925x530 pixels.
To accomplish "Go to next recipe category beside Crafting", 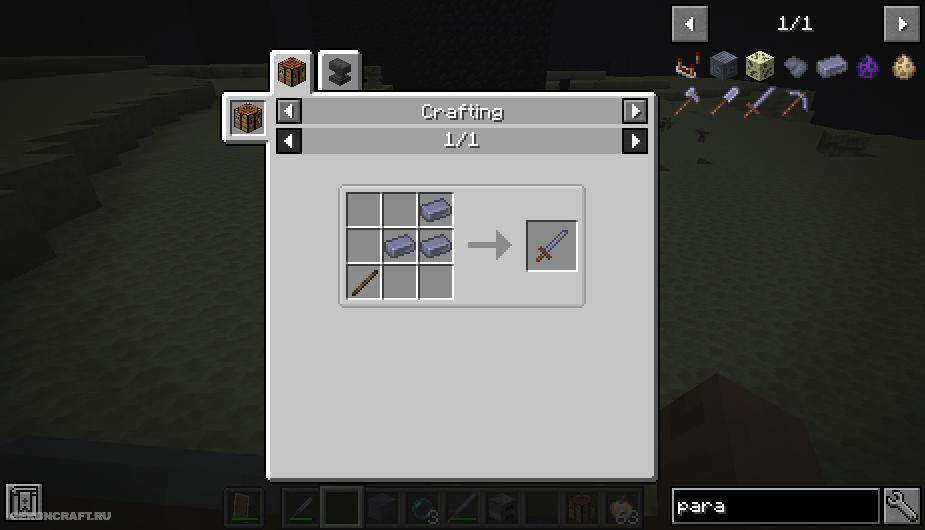I will pos(634,111).
